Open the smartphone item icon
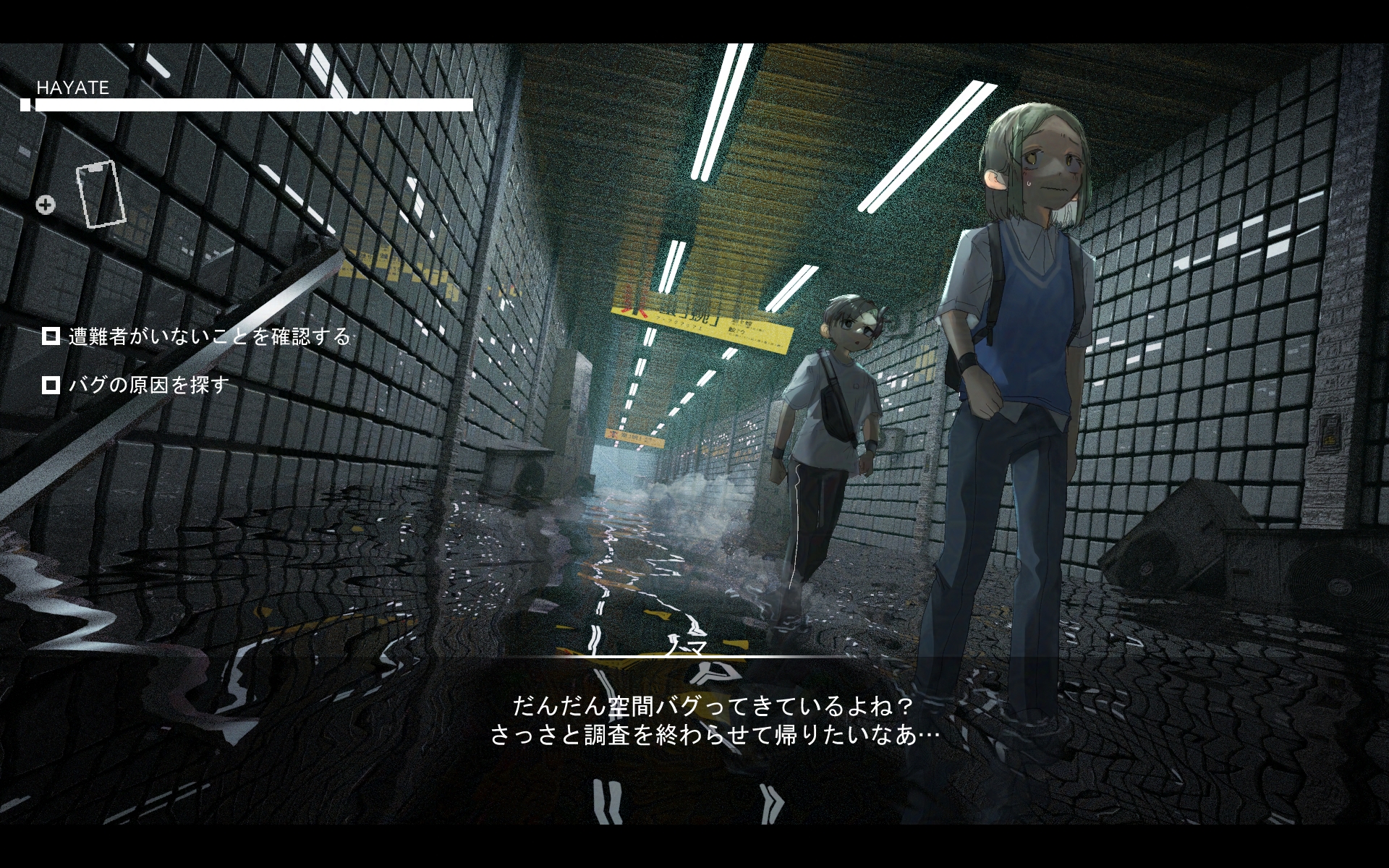 pos(101,194)
